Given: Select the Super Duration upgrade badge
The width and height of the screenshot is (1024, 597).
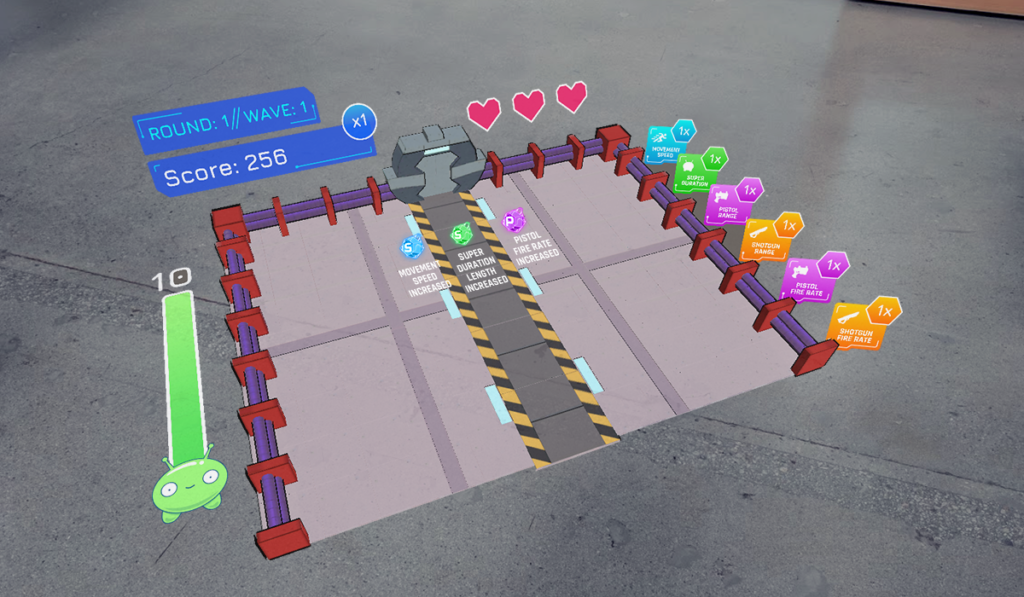Looking at the screenshot, I should point(695,172).
